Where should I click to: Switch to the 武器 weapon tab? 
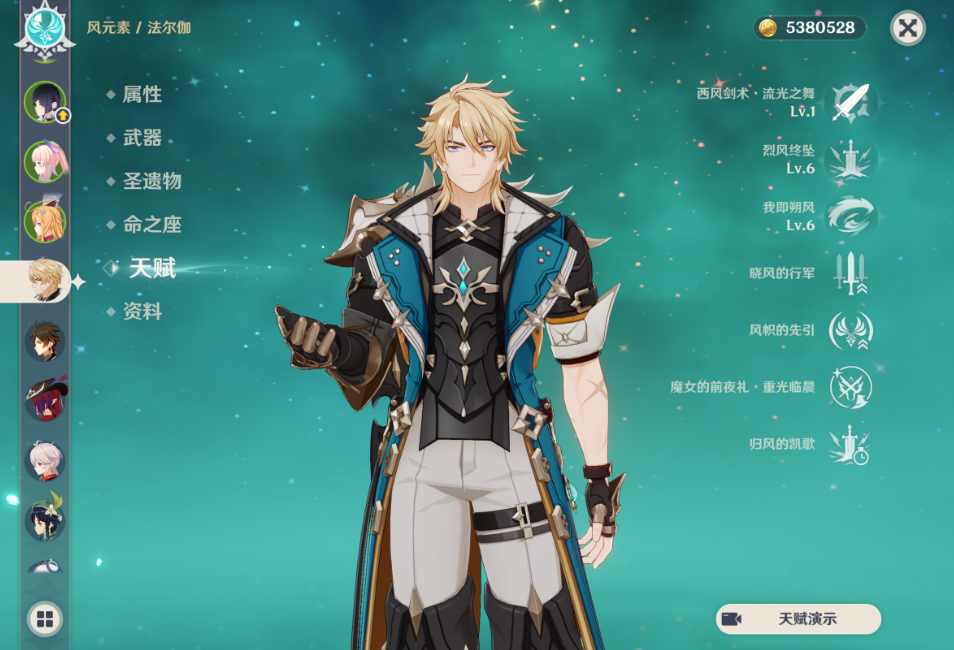point(141,138)
